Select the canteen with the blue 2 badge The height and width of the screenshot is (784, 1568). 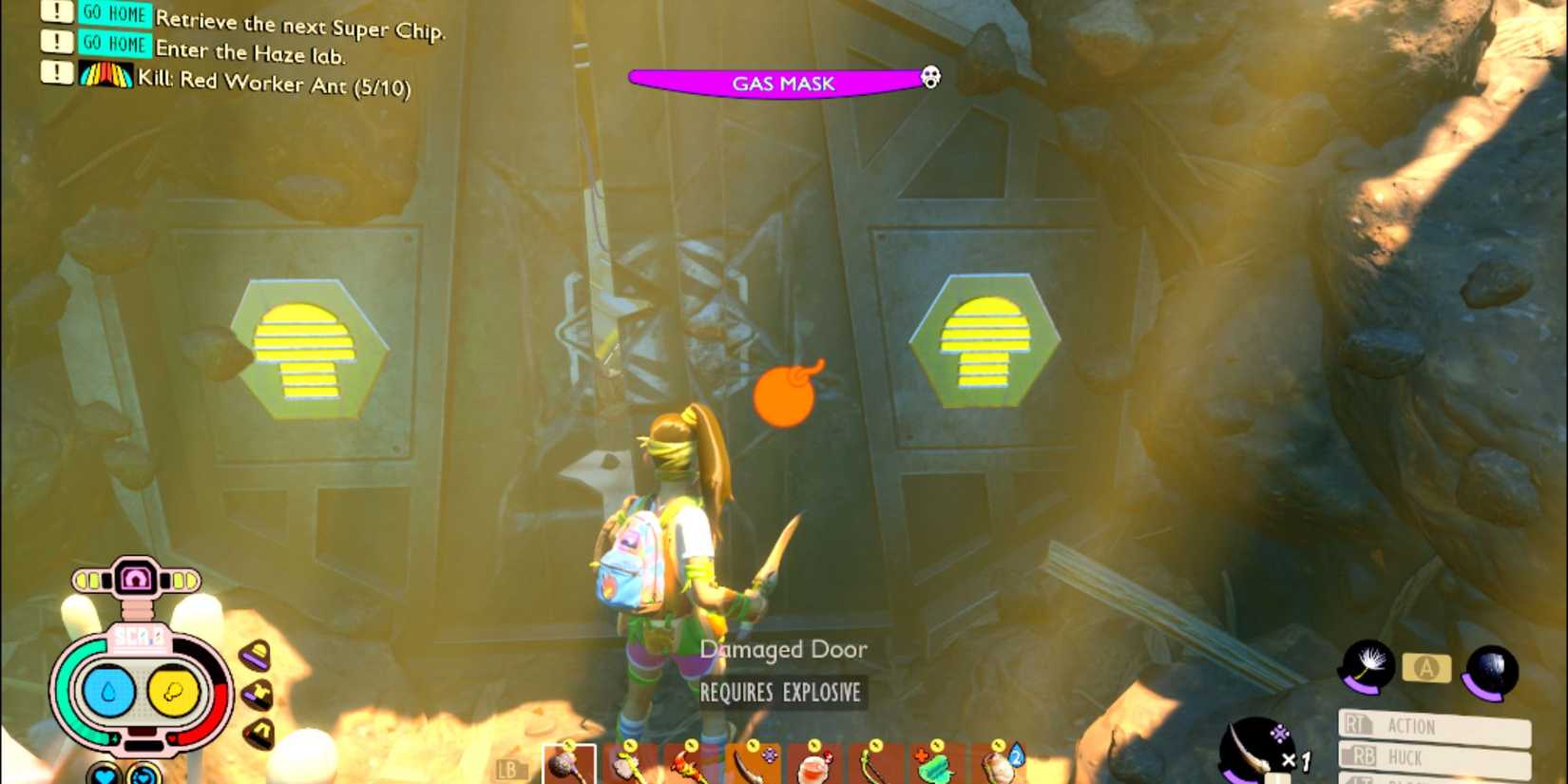pos(998,763)
